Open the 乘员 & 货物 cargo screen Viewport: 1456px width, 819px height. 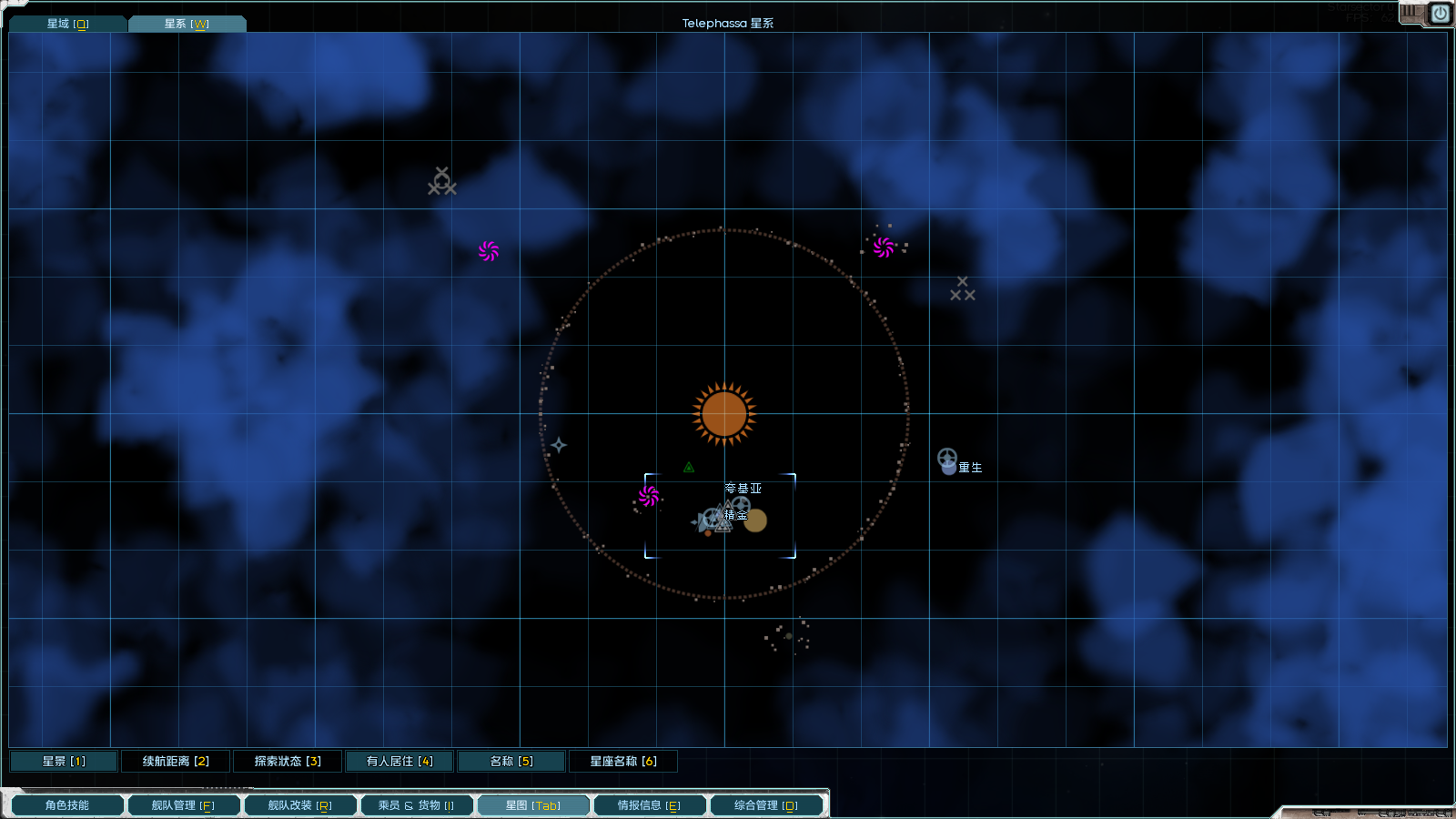(x=416, y=805)
